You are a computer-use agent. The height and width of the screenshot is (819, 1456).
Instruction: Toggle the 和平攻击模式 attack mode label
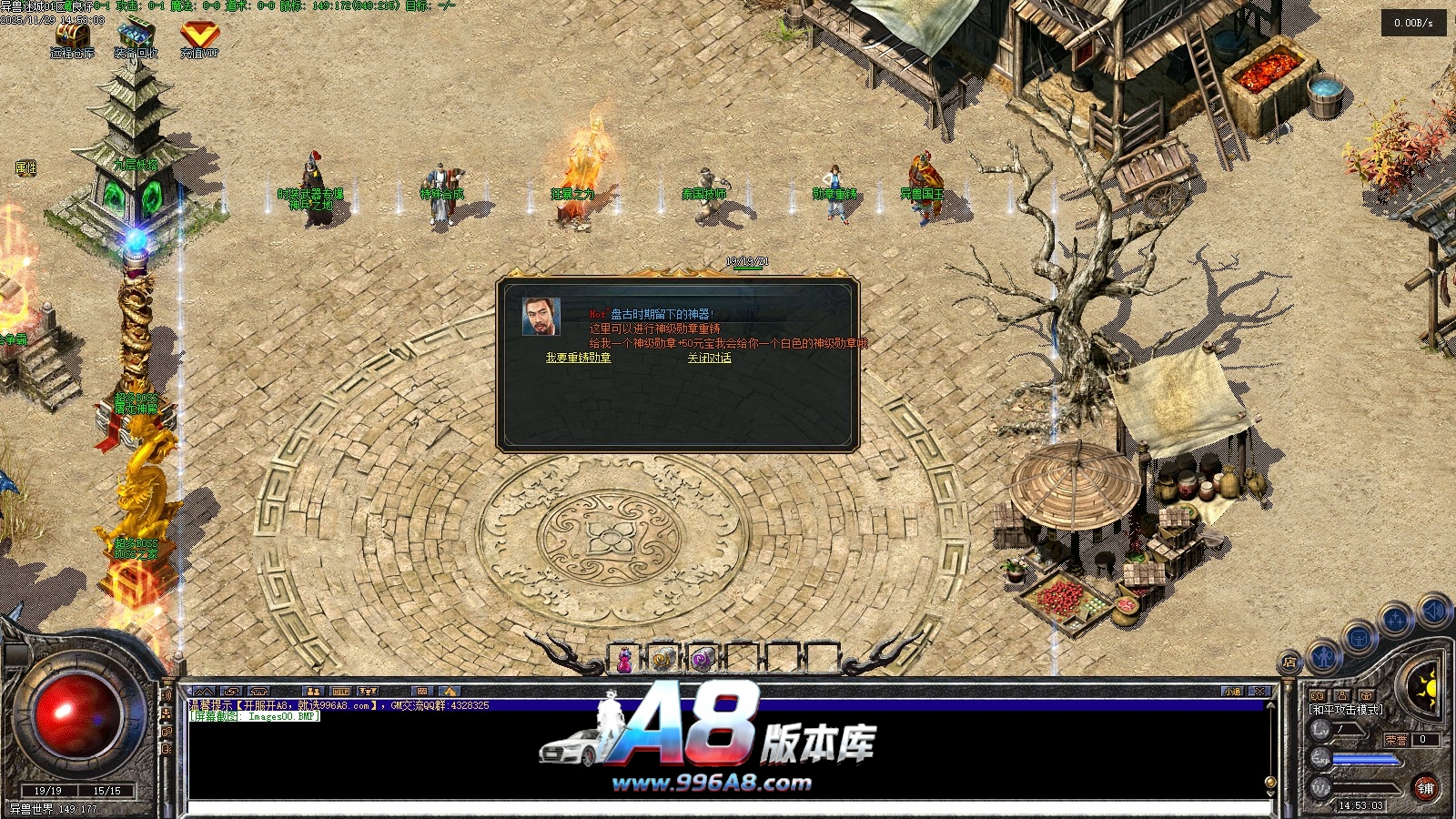click(1346, 709)
